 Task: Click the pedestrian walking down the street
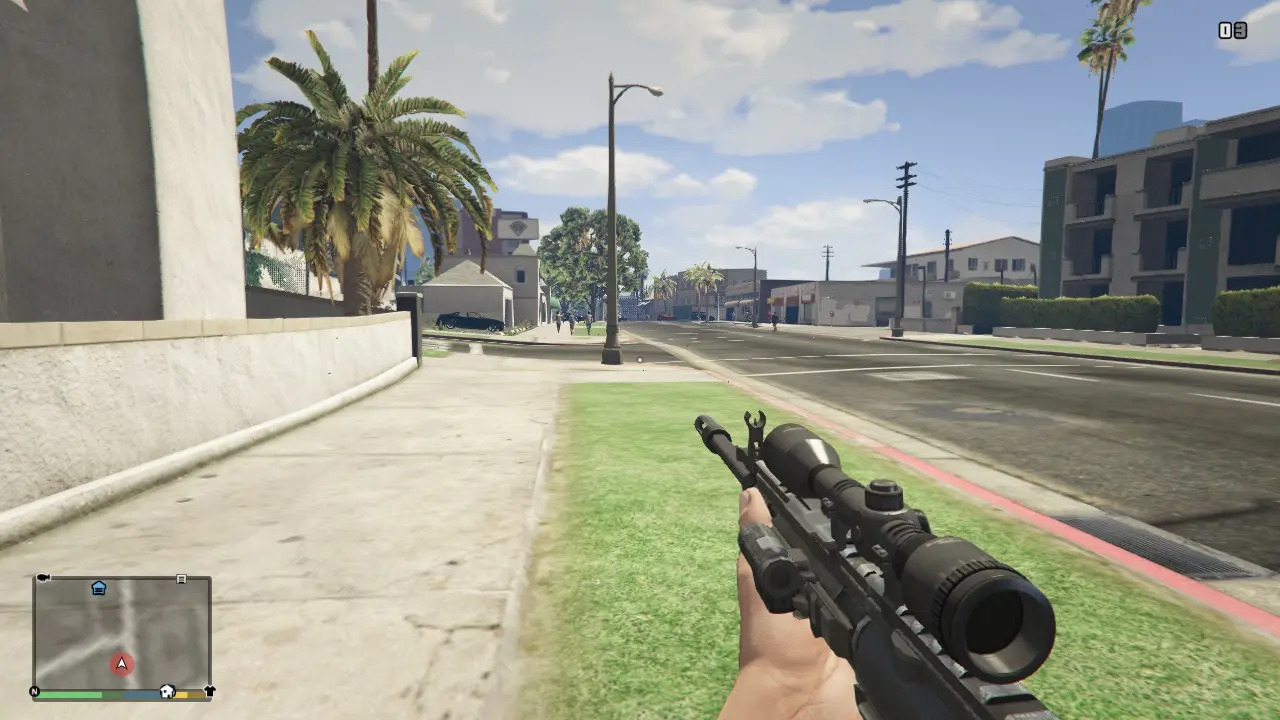point(587,320)
